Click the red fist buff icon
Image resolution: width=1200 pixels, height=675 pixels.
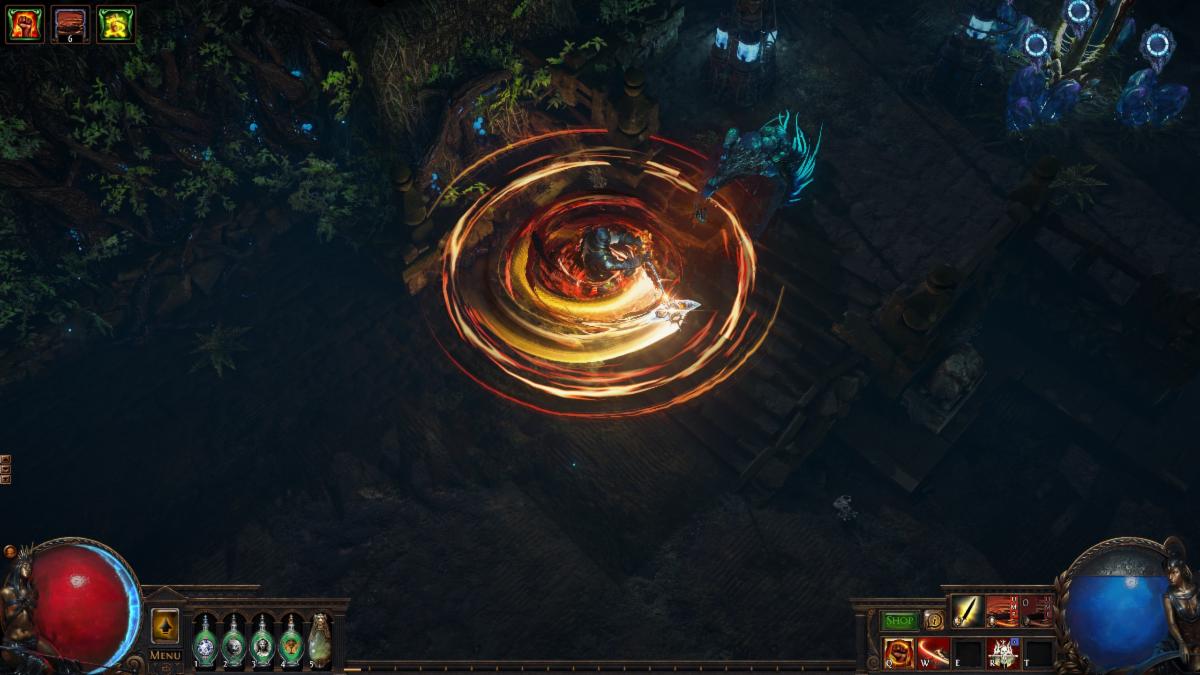click(x=24, y=24)
